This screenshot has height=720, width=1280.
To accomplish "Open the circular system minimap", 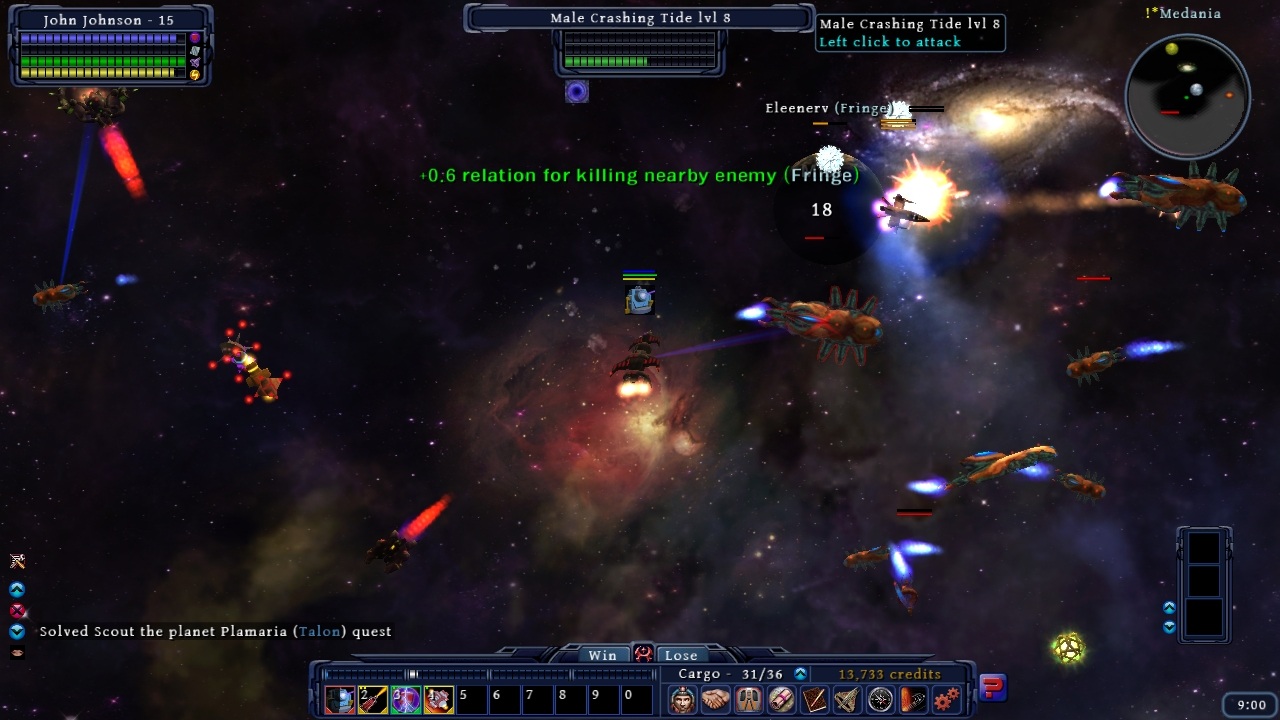I will tap(1187, 96).
